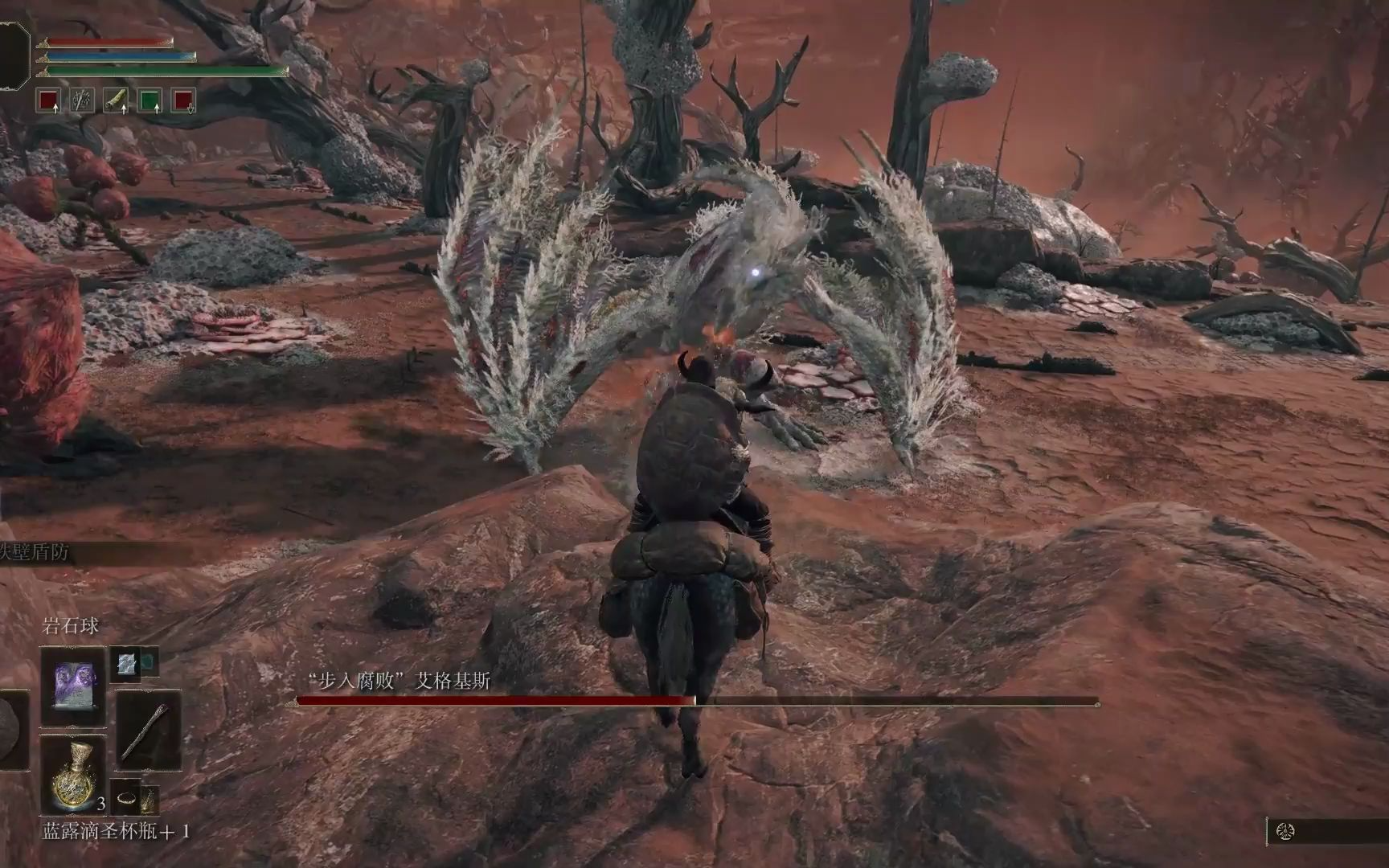Select the staff right-hand weapon slot
The width and height of the screenshot is (1389, 868).
click(x=150, y=731)
